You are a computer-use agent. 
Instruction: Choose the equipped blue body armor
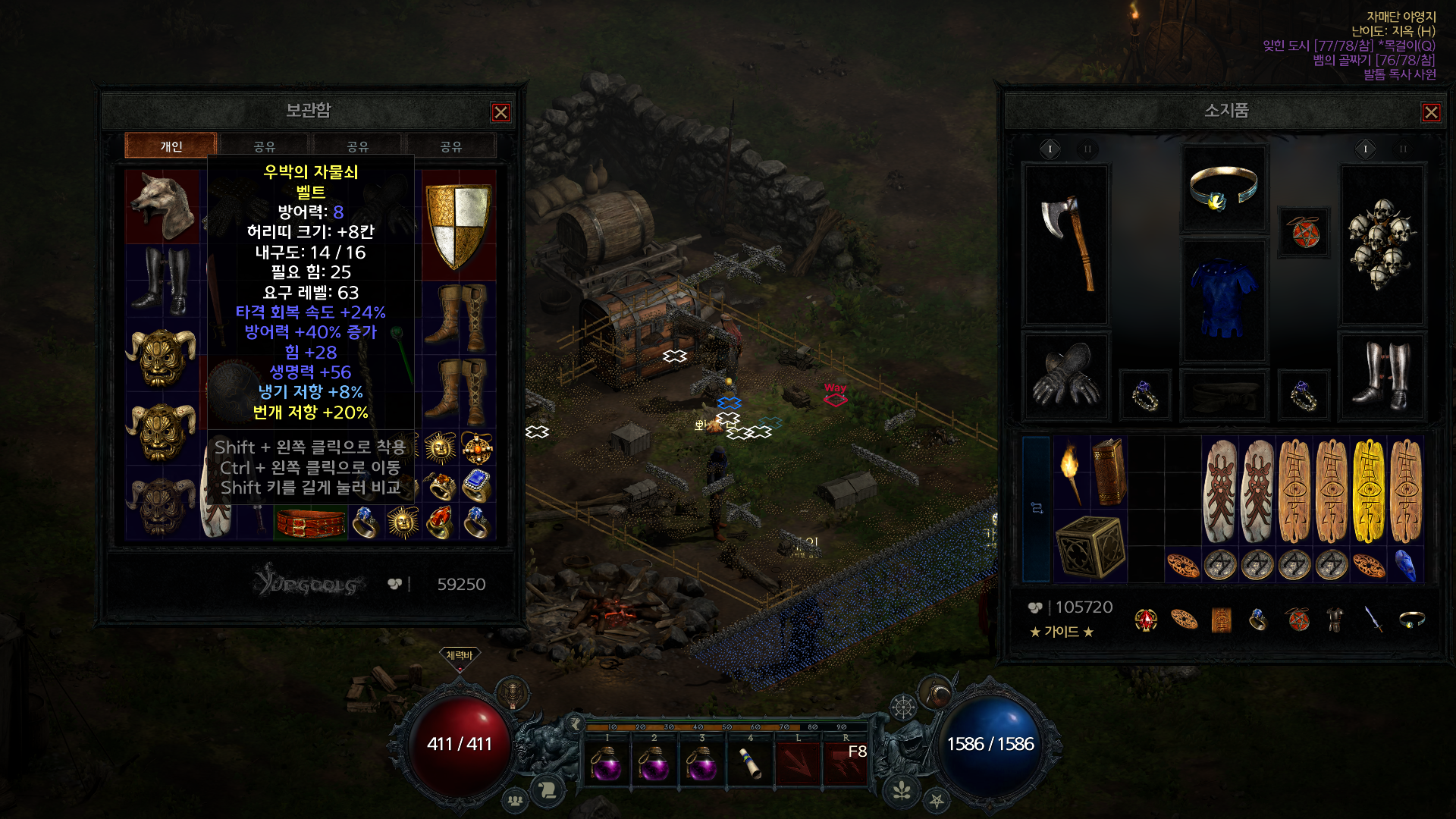[x=1223, y=300]
